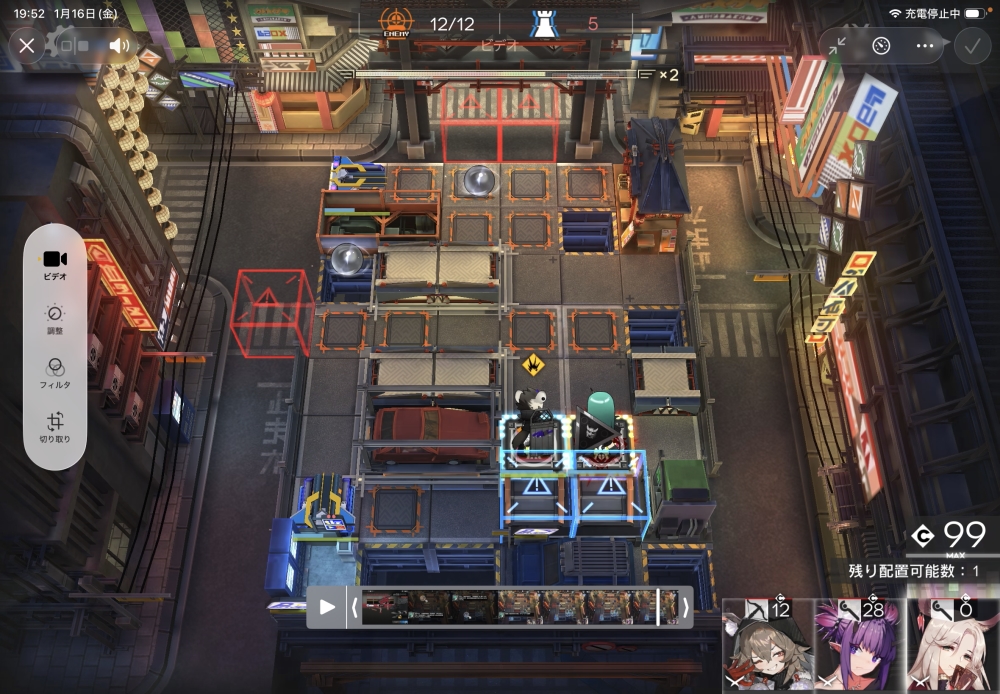The image size is (1000, 694).
Task: Select the 切り取り crop tool
Action: tap(55, 427)
